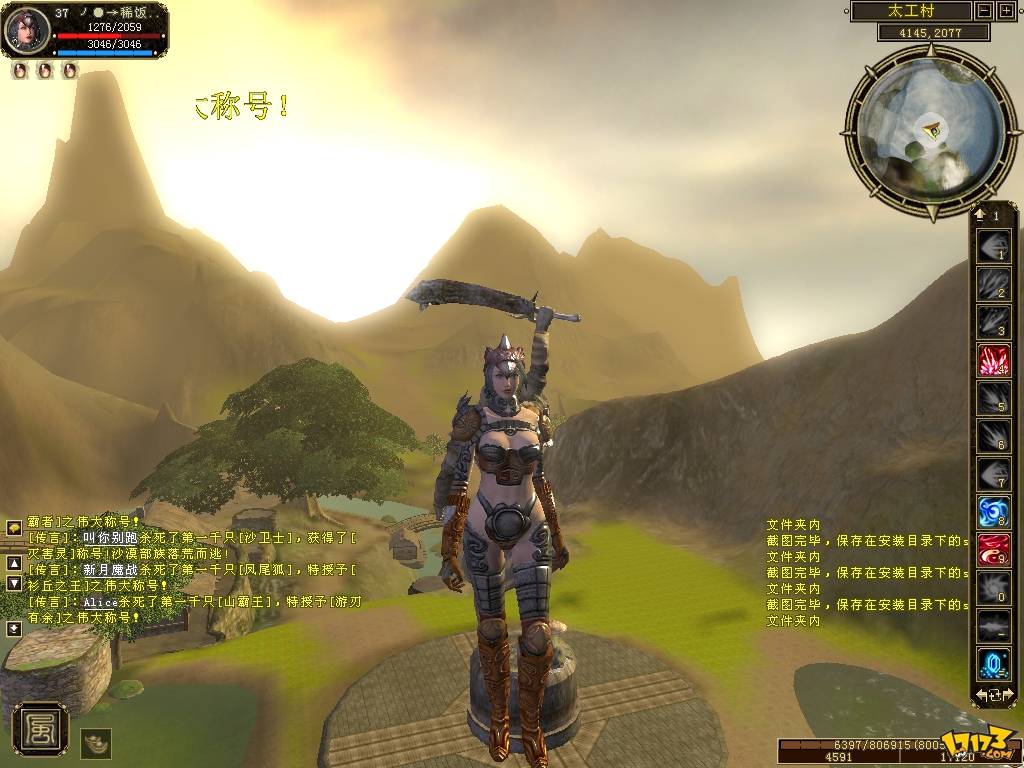This screenshot has height=768, width=1024.
Task: Activate the red crystal skill in slot 4
Action: coord(993,360)
